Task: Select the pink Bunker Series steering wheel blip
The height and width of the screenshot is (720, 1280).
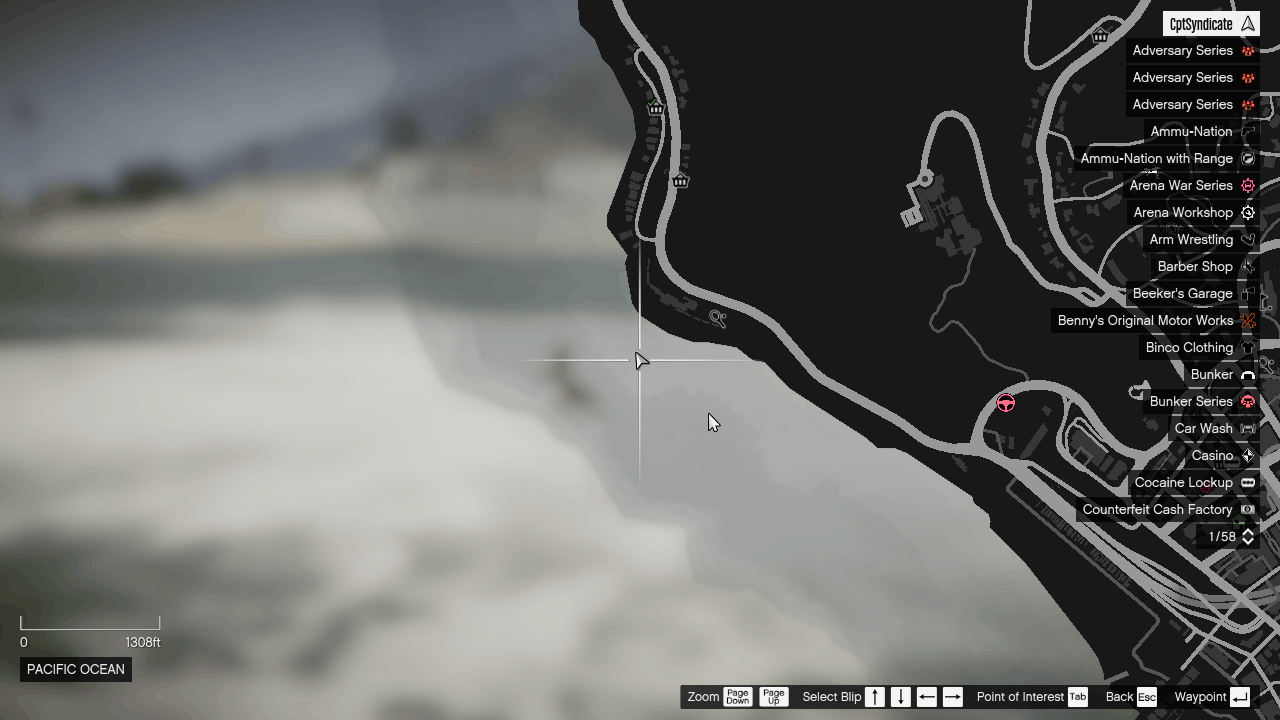Action: pos(1006,403)
